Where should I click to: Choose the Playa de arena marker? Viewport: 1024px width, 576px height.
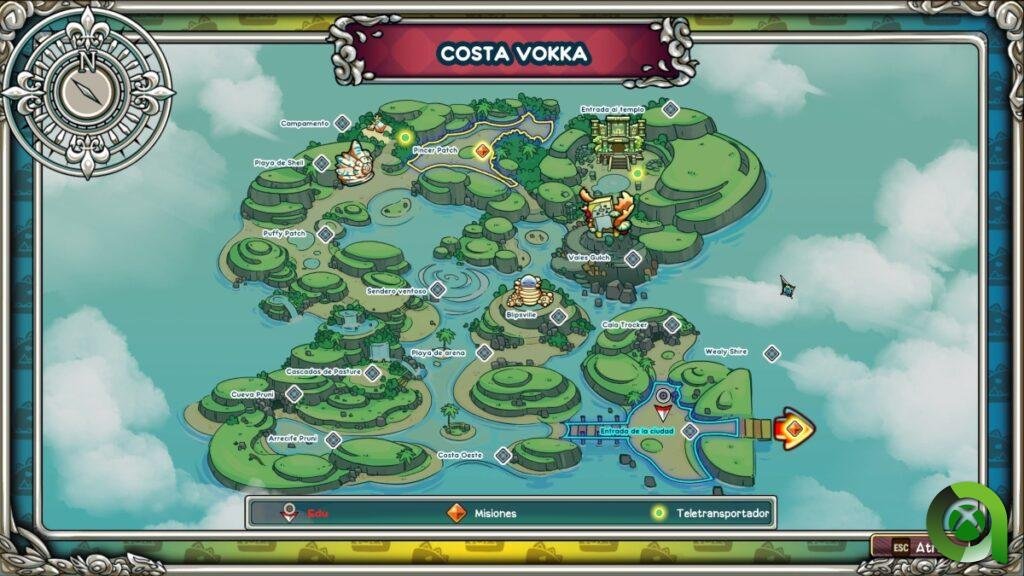pyautogui.click(x=484, y=353)
